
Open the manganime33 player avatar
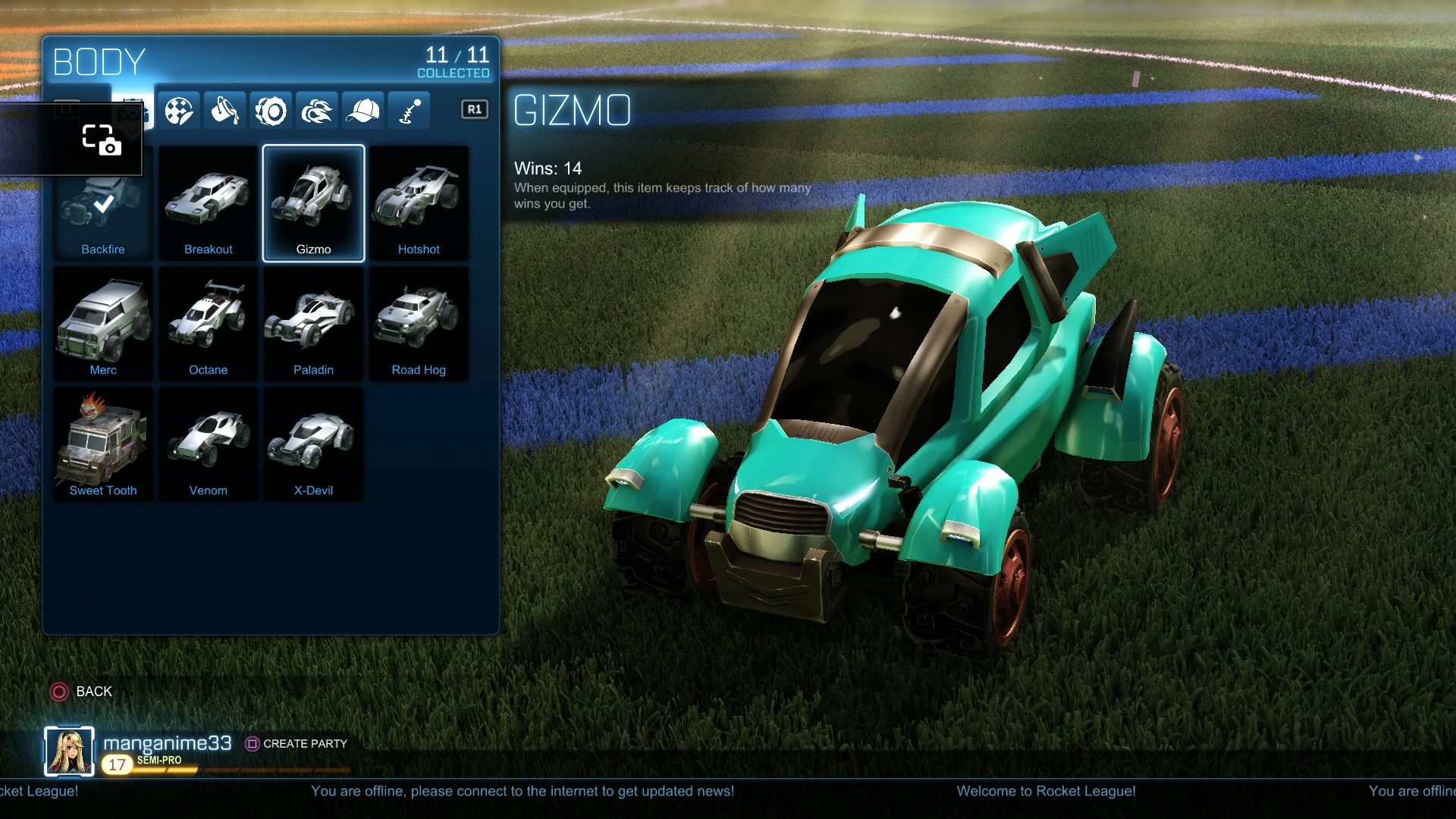point(69,752)
